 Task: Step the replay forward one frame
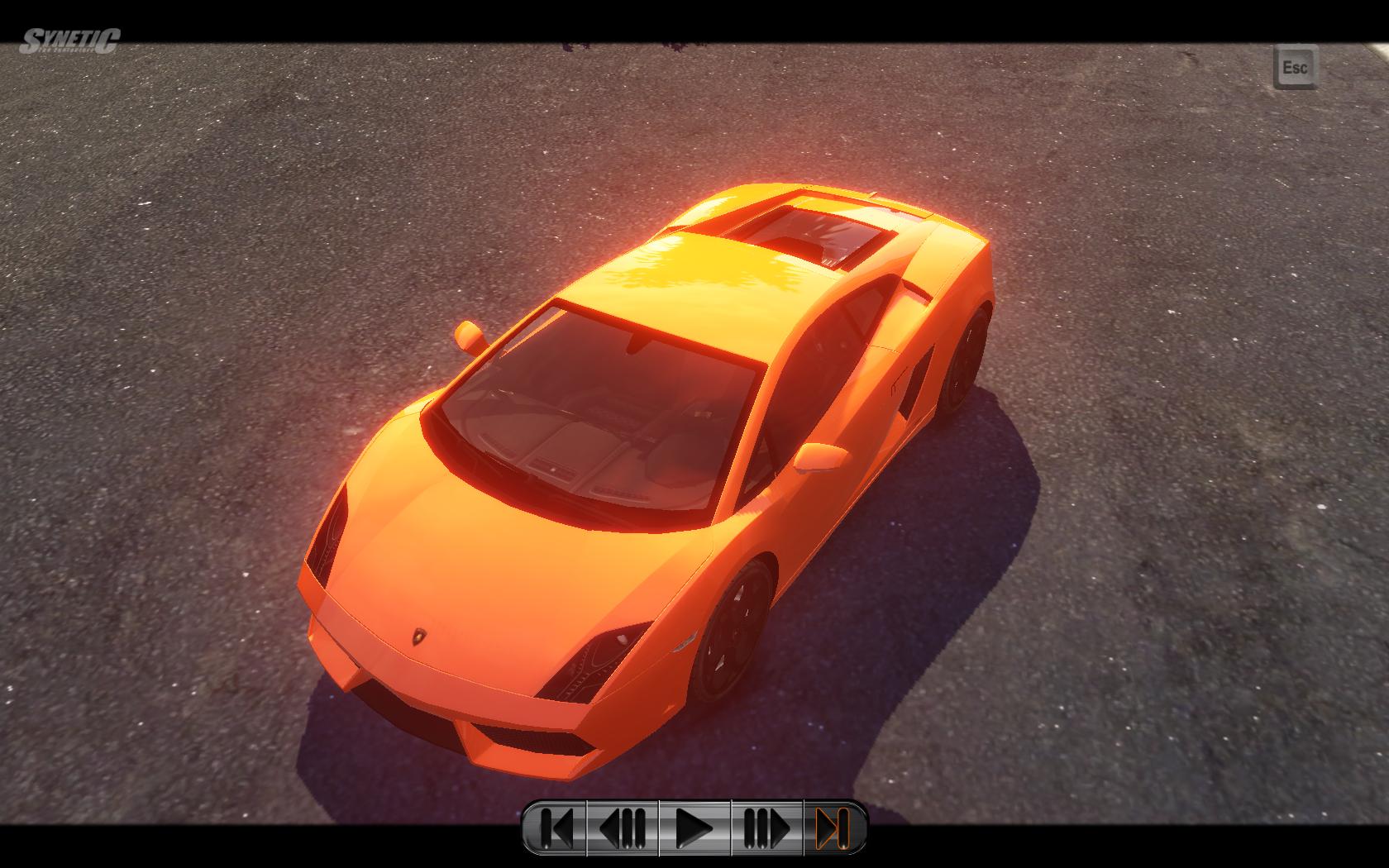(x=766, y=827)
